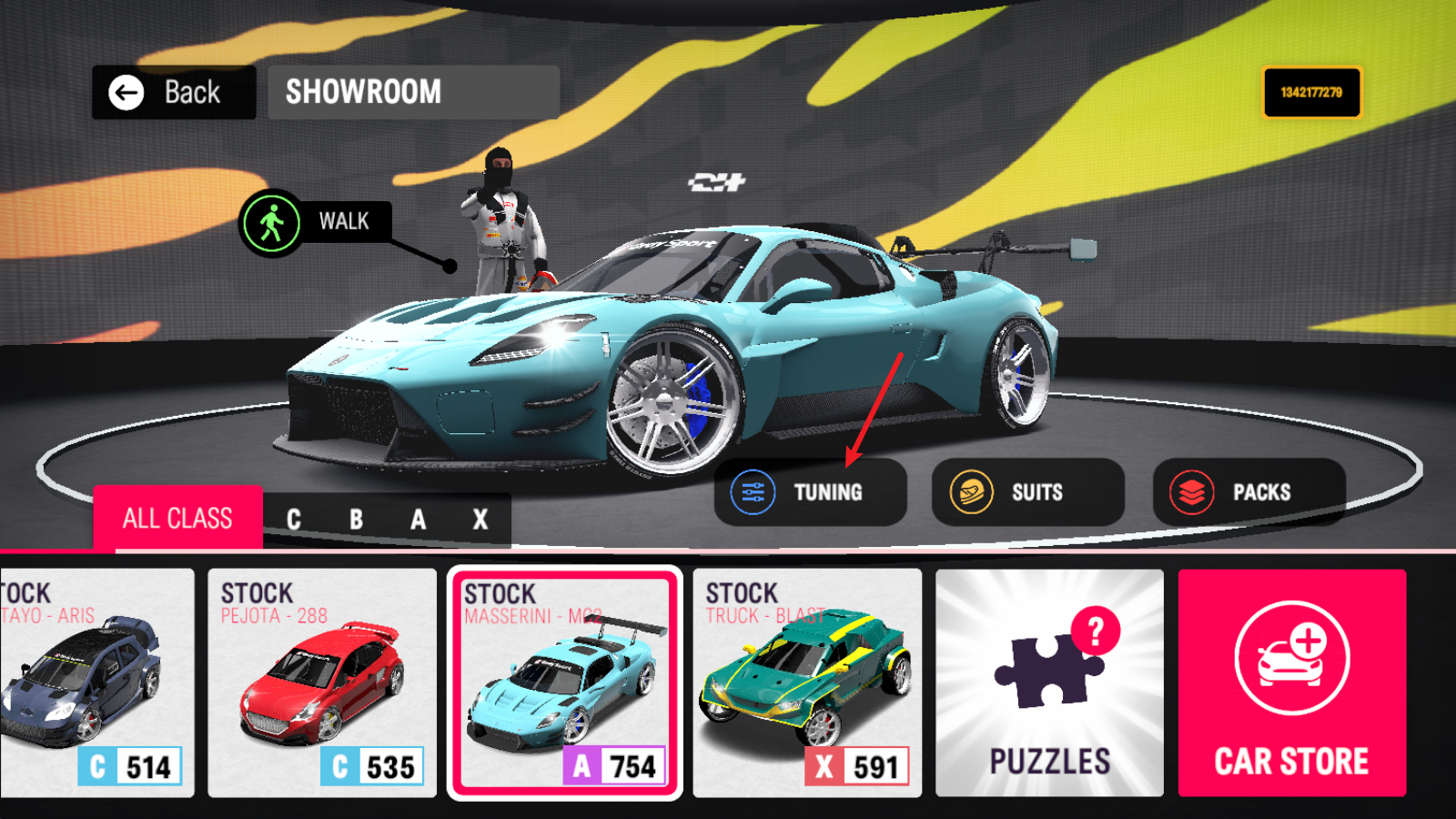
Task: Click the currency balance box
Action: [x=1311, y=92]
